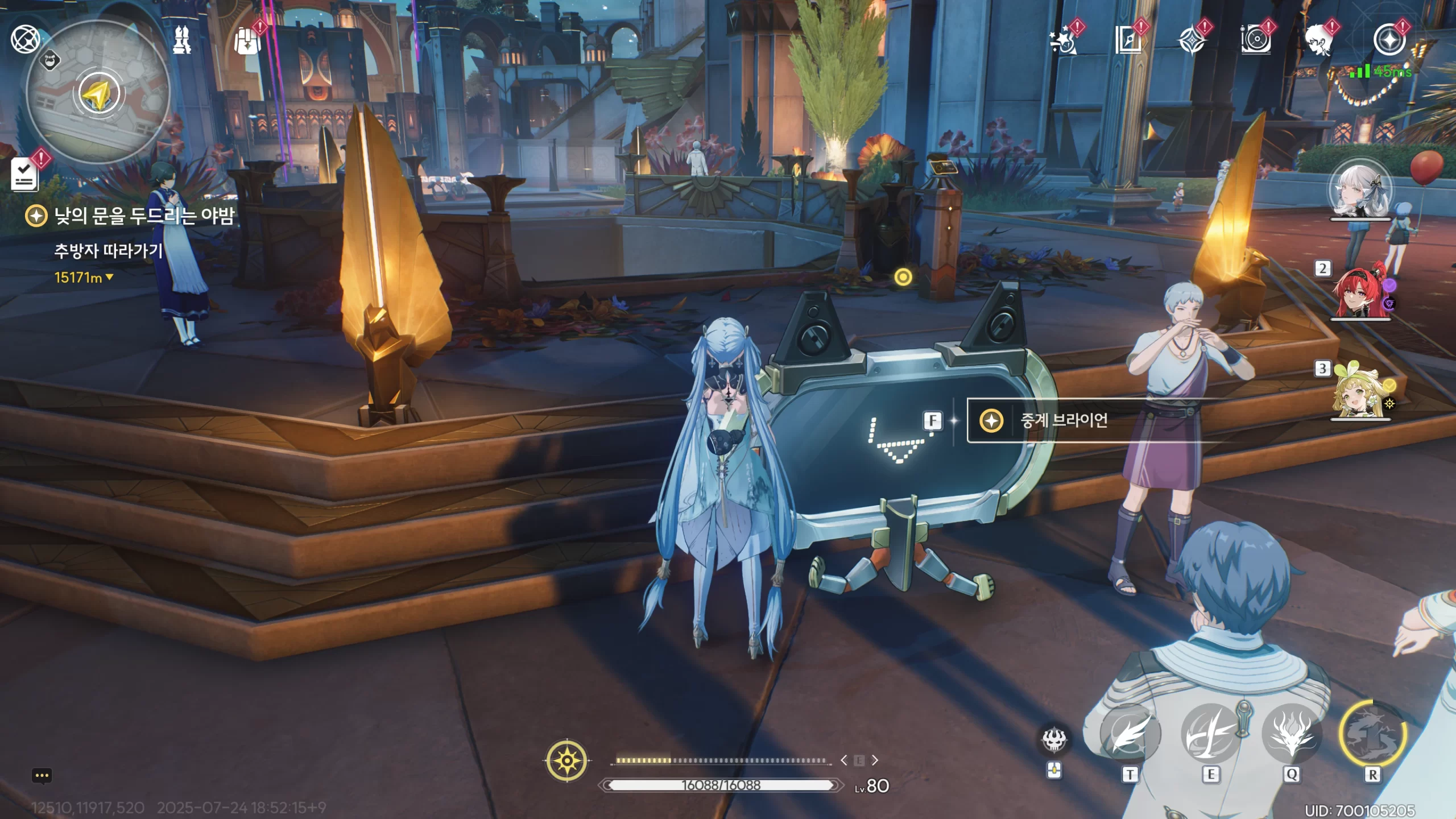The image size is (1456, 819).
Task: Select the tracked quest '낮의 문을 두드리는 야밤'
Action: click(x=143, y=216)
